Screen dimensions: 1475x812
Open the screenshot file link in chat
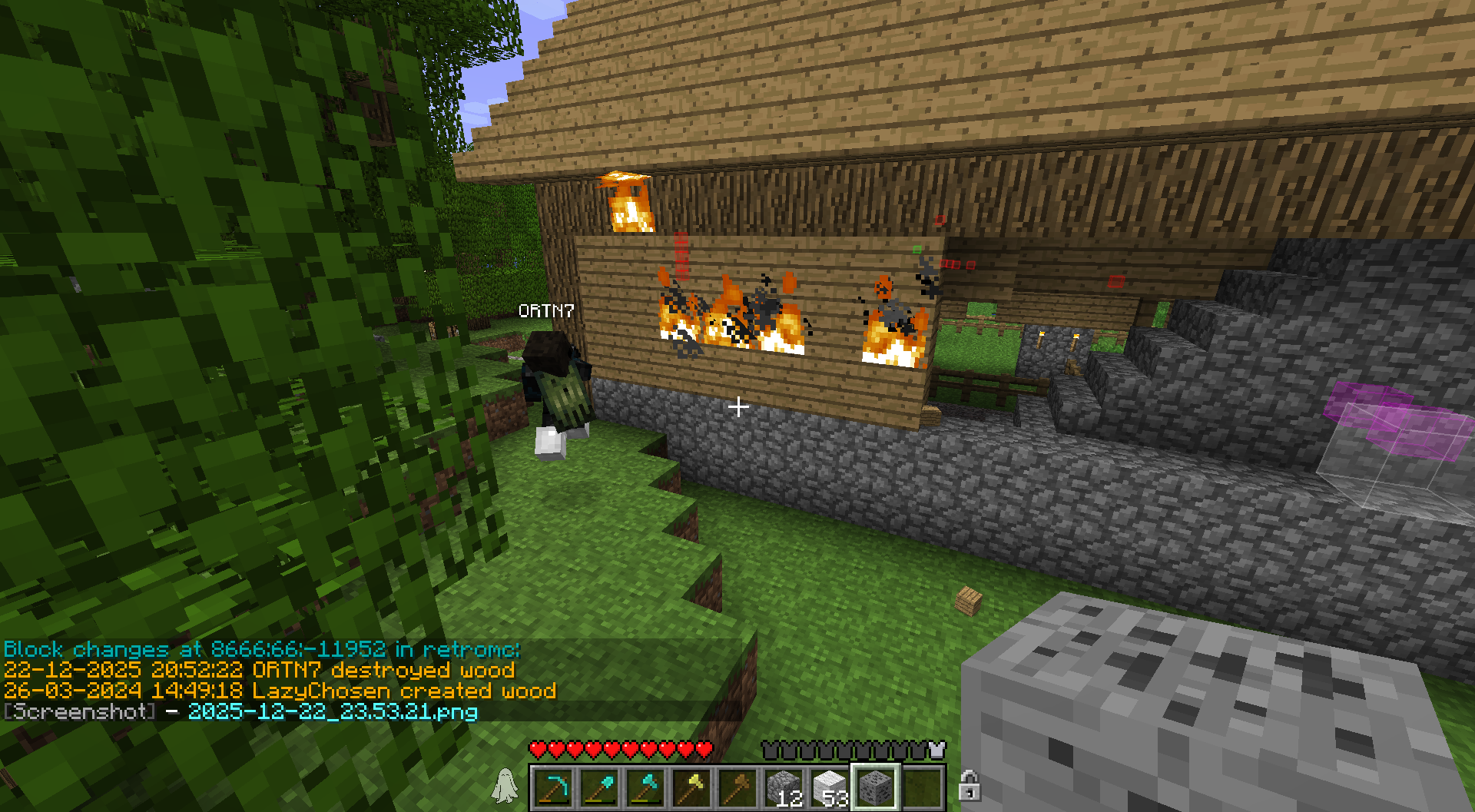[333, 711]
